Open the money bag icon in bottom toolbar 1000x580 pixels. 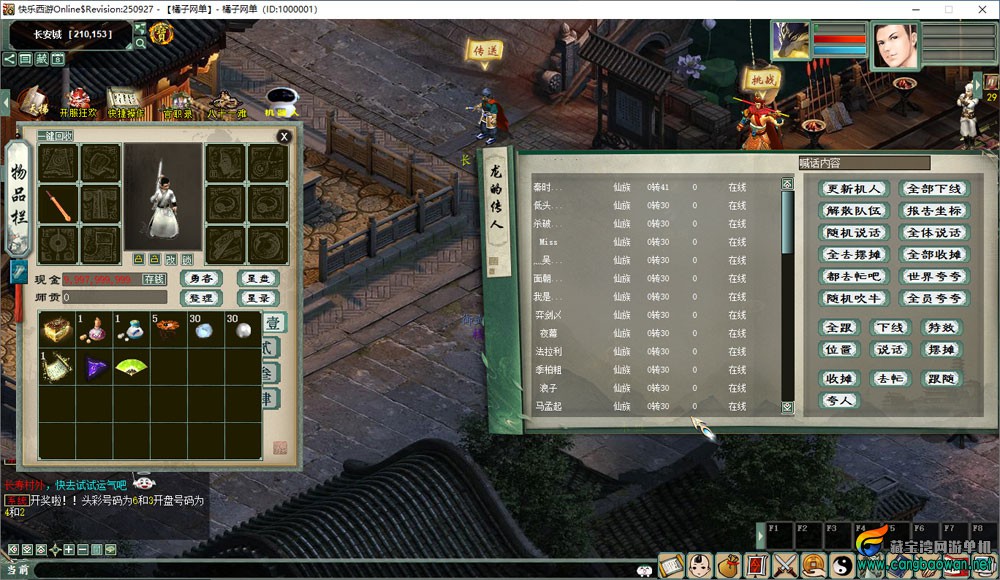click(x=727, y=566)
